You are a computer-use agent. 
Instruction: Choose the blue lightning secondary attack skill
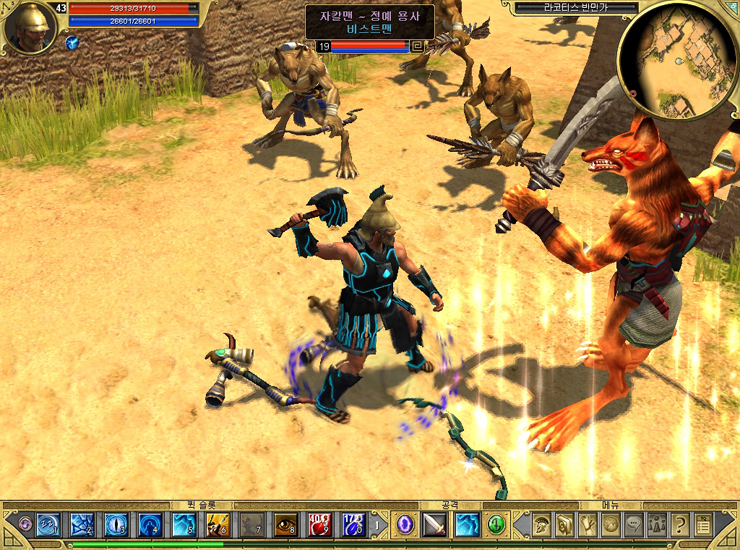467,524
